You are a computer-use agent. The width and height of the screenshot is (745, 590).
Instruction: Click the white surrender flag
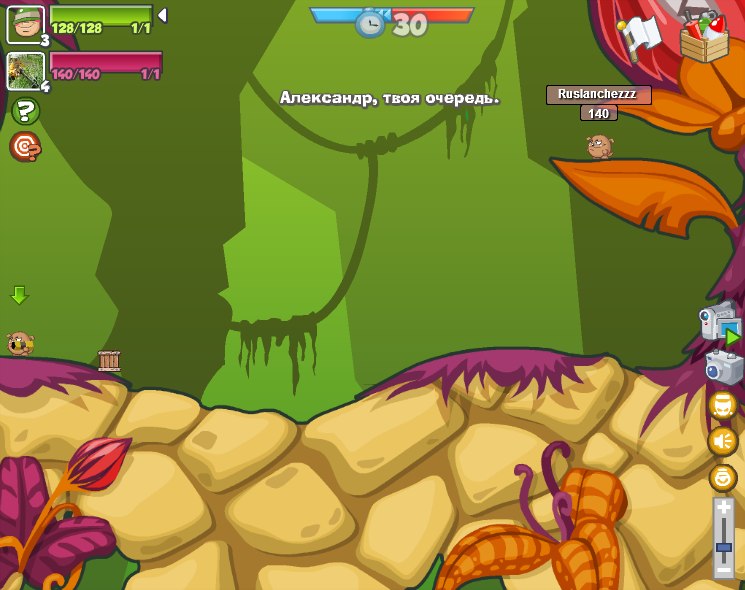pyautogui.click(x=640, y=36)
